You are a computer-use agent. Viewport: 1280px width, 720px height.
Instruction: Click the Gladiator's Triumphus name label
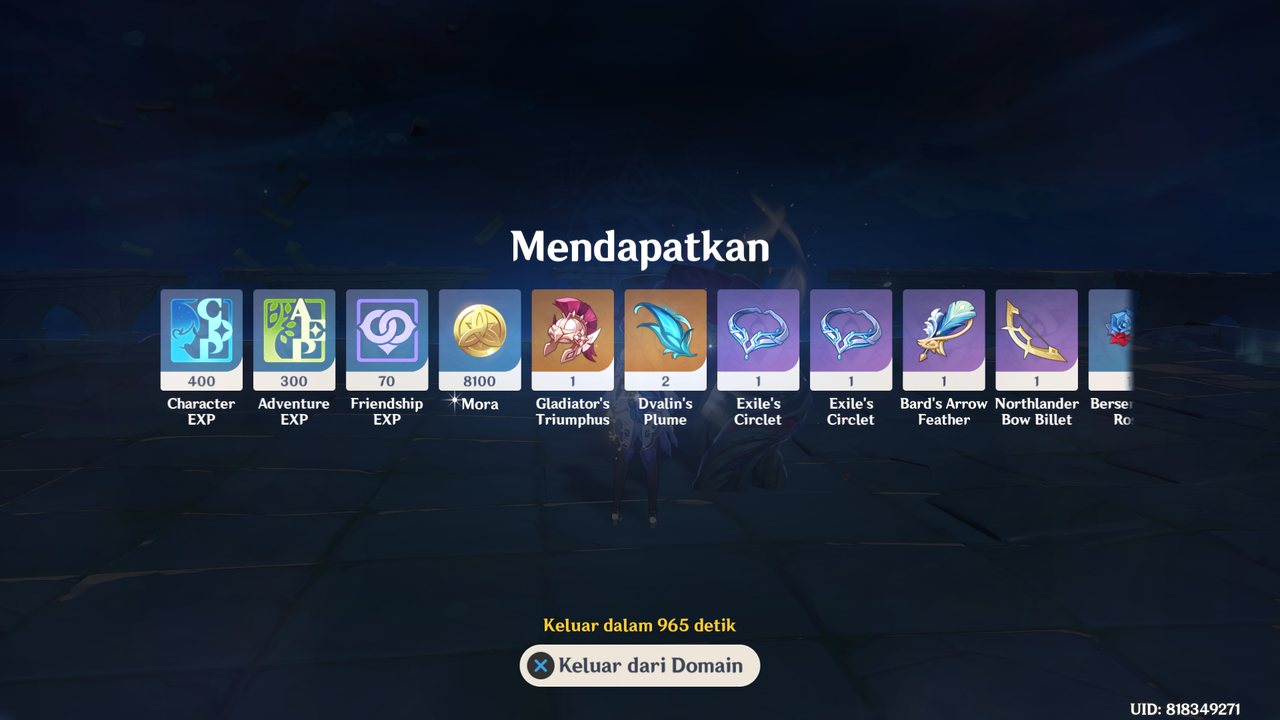[x=572, y=411]
